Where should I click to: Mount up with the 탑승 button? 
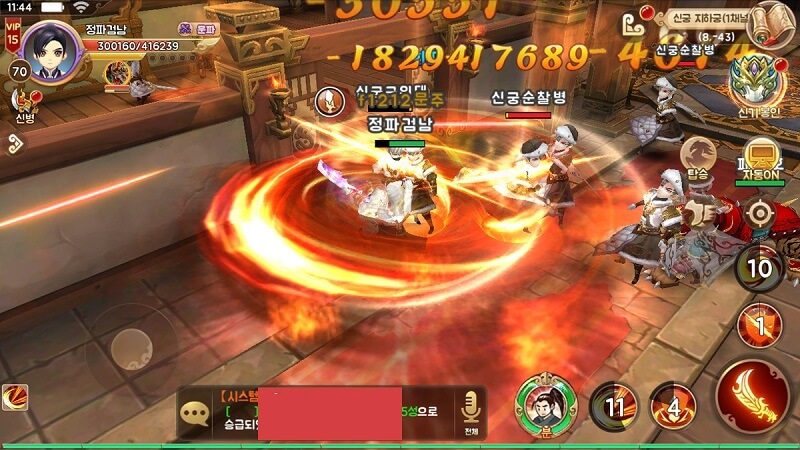click(699, 157)
